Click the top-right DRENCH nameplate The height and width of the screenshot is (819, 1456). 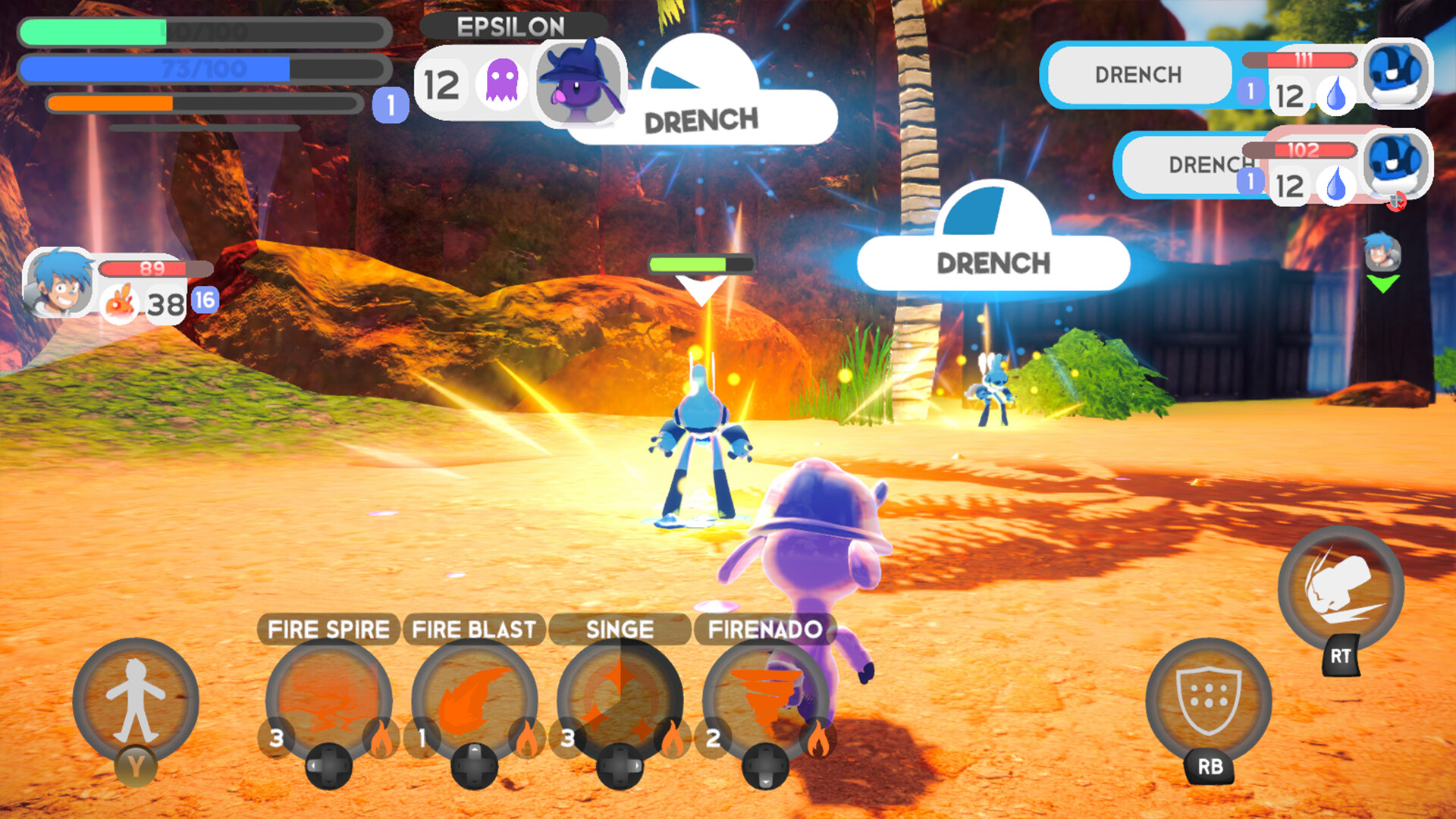coord(1137,74)
